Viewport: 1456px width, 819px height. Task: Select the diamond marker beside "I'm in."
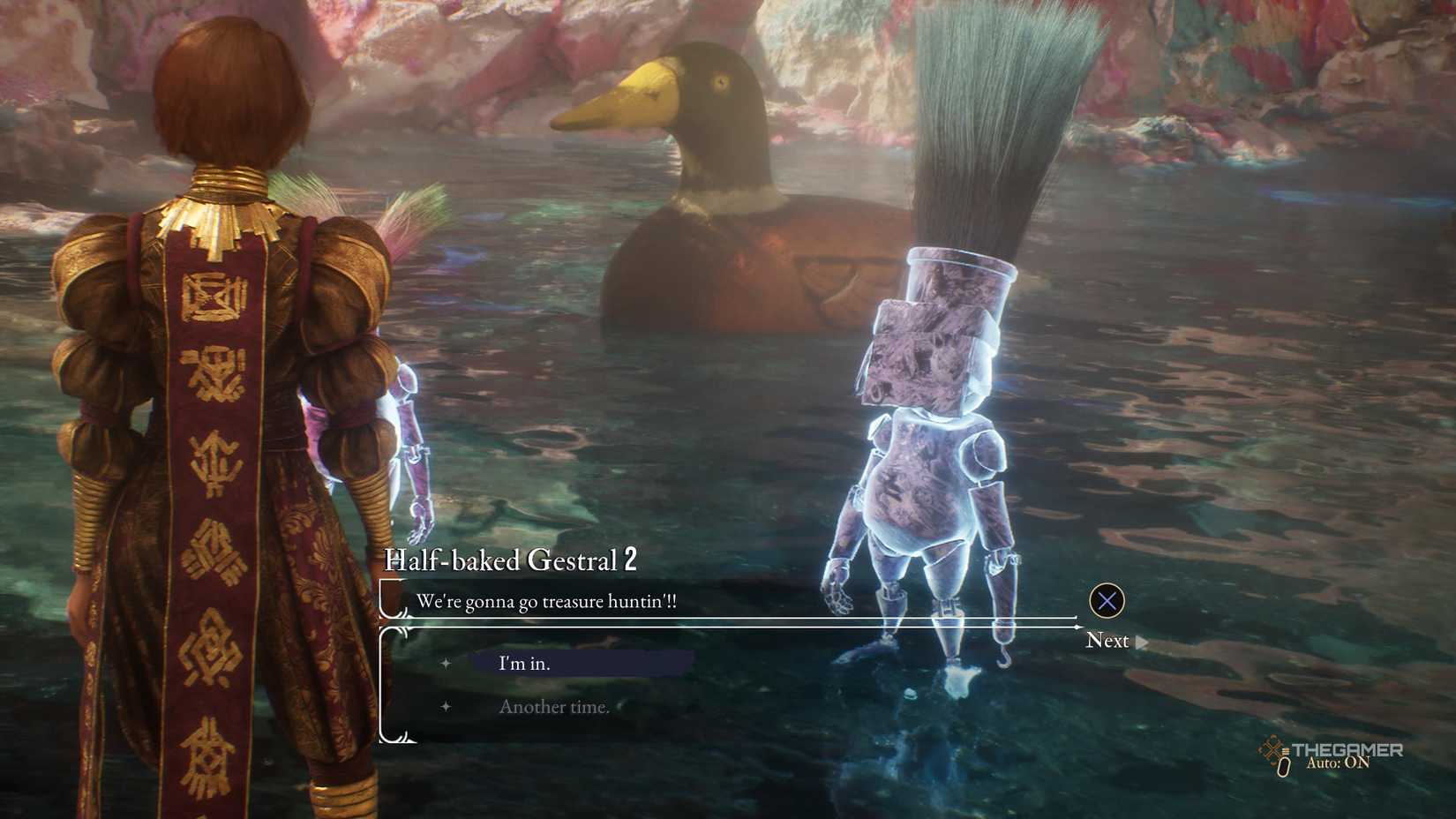point(447,662)
